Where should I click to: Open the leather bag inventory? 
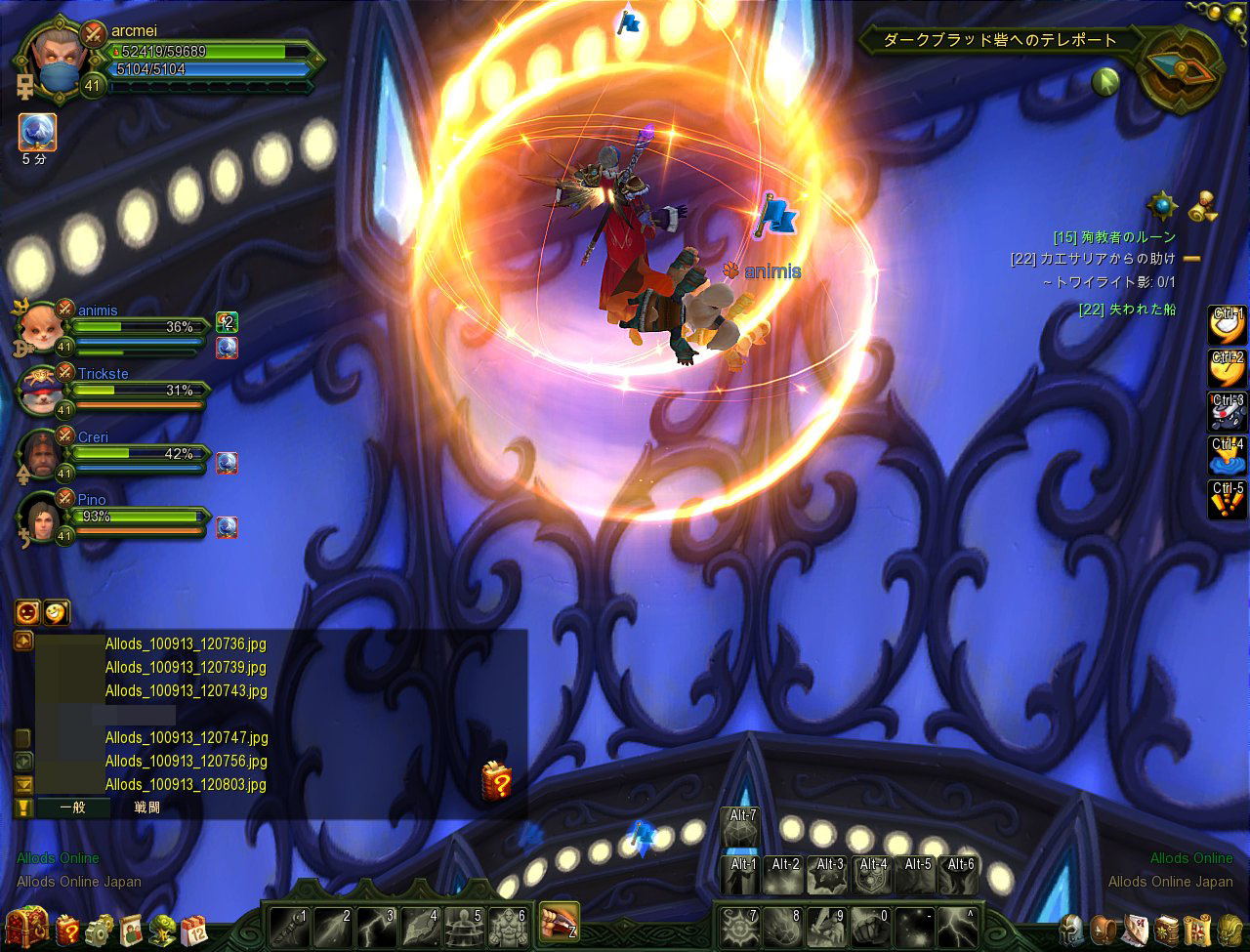[x=1104, y=930]
